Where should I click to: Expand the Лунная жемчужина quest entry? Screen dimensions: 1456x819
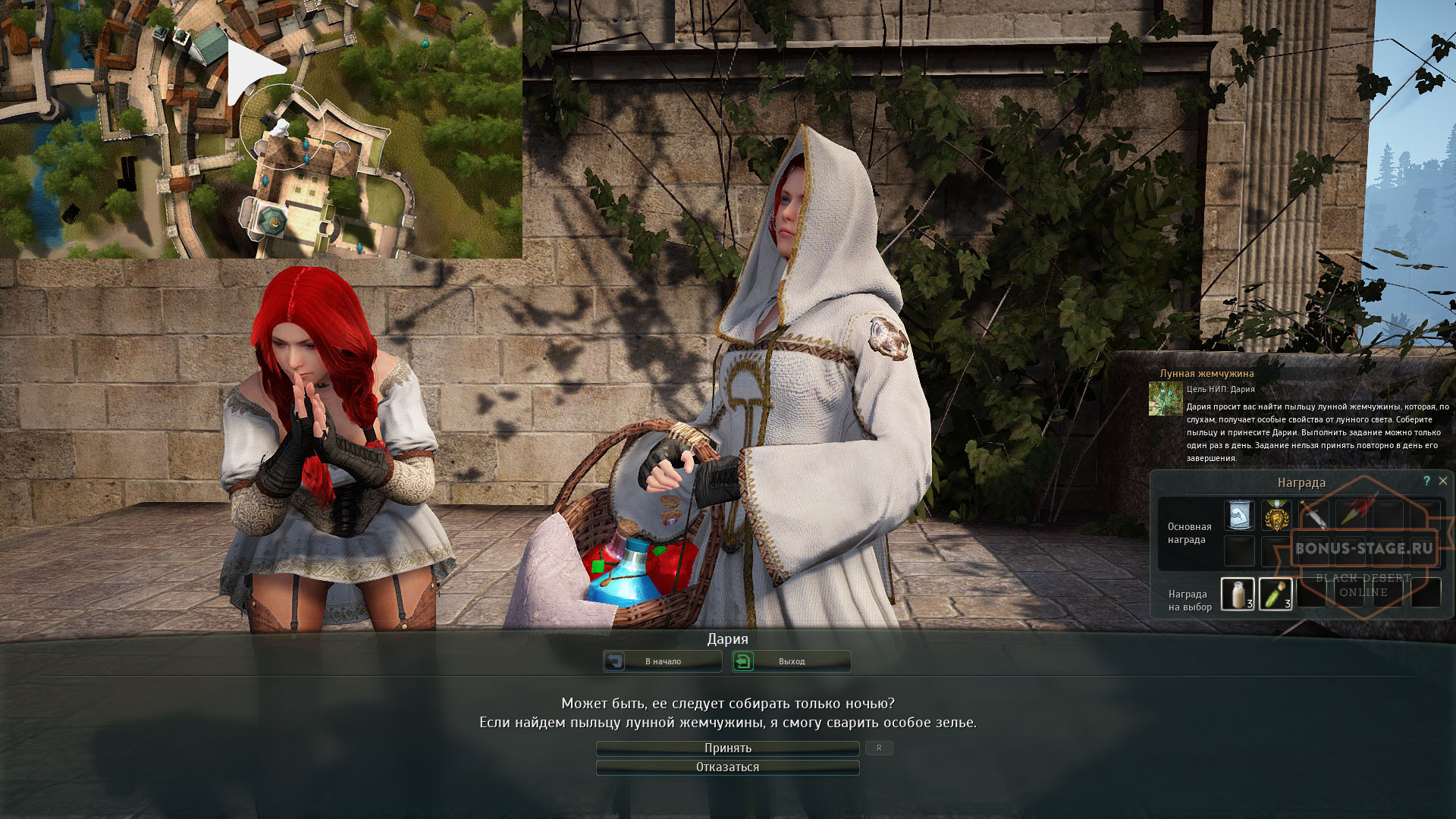click(x=1206, y=373)
